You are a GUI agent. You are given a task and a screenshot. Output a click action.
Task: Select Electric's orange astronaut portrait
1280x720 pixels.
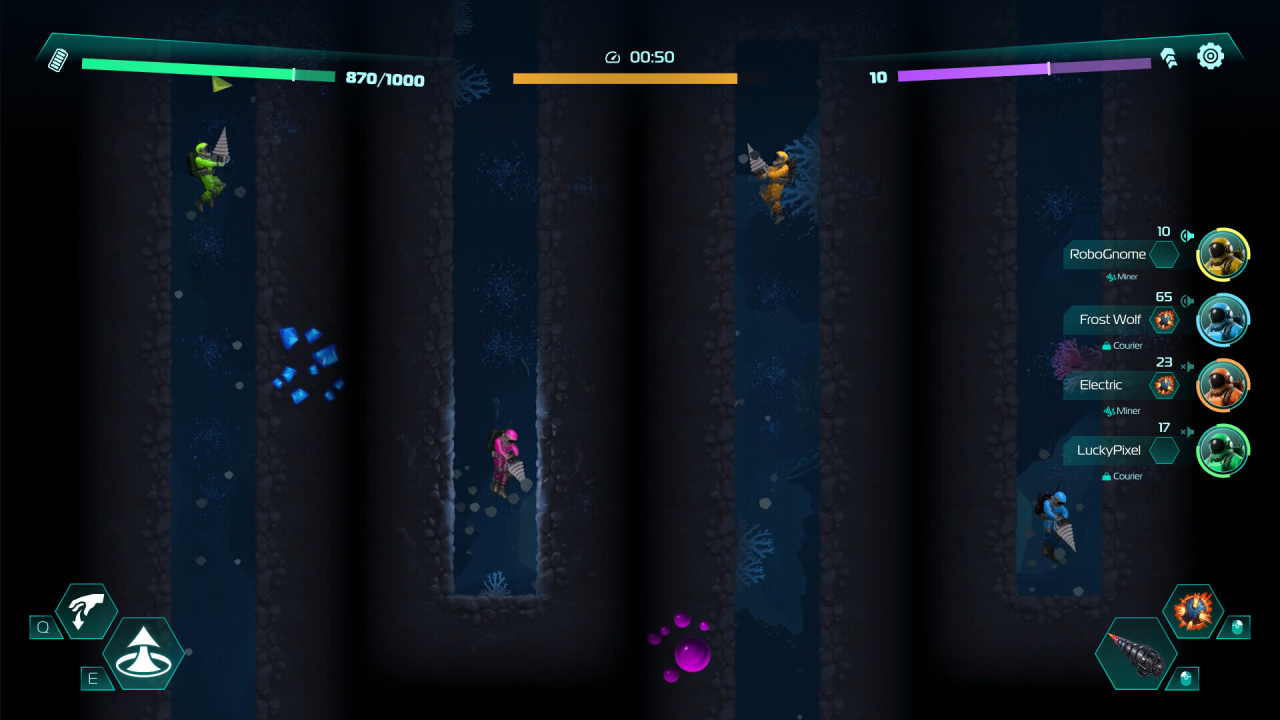(1222, 385)
